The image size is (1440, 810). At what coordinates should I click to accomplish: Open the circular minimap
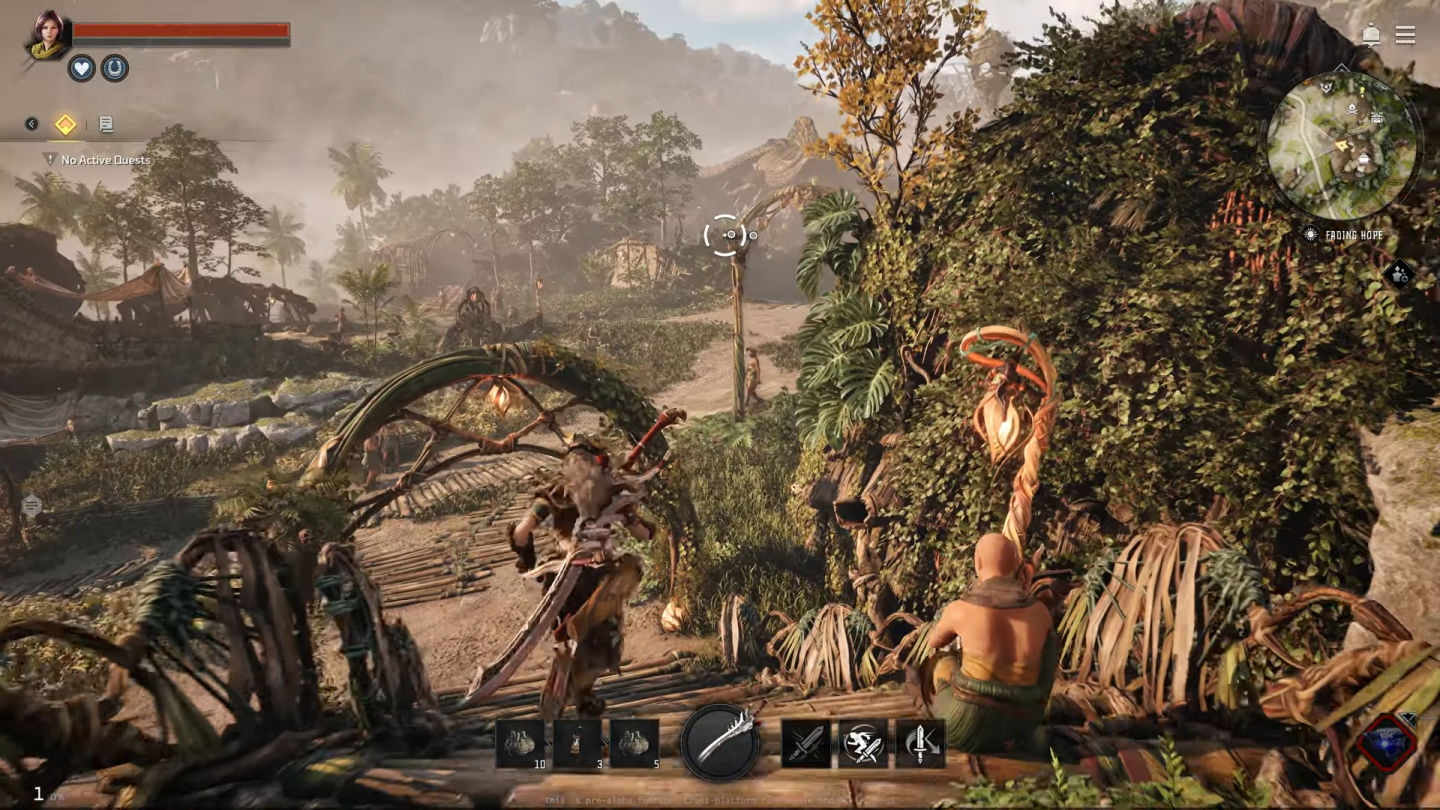[1342, 146]
